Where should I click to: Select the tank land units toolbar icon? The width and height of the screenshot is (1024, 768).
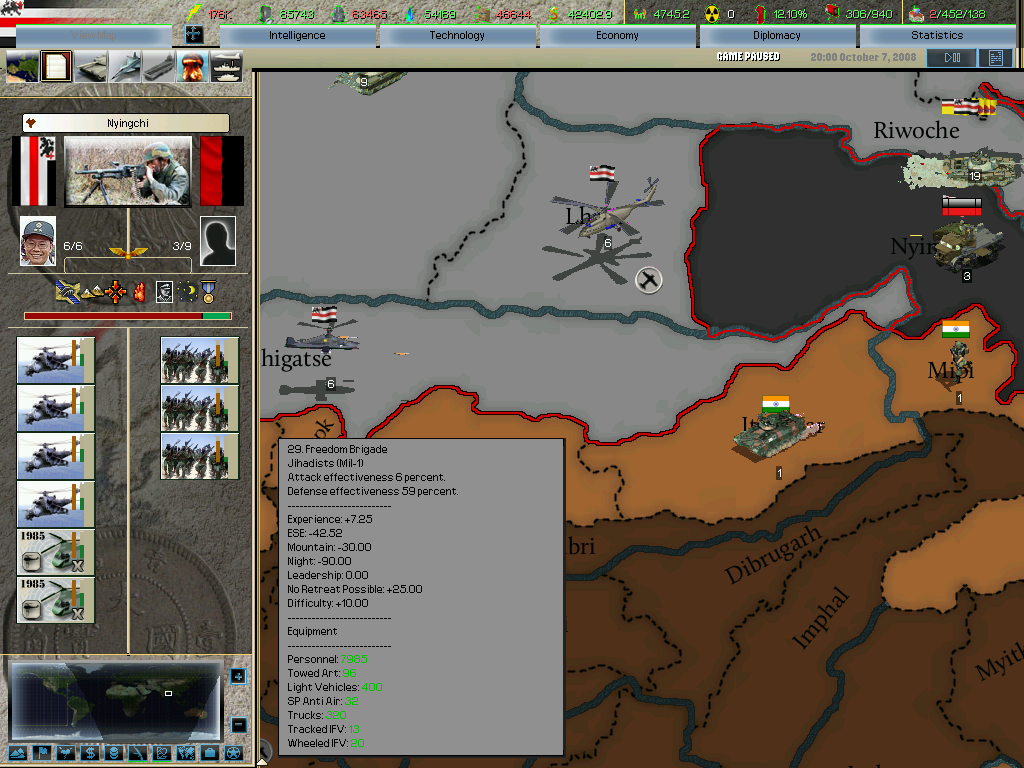click(x=91, y=67)
